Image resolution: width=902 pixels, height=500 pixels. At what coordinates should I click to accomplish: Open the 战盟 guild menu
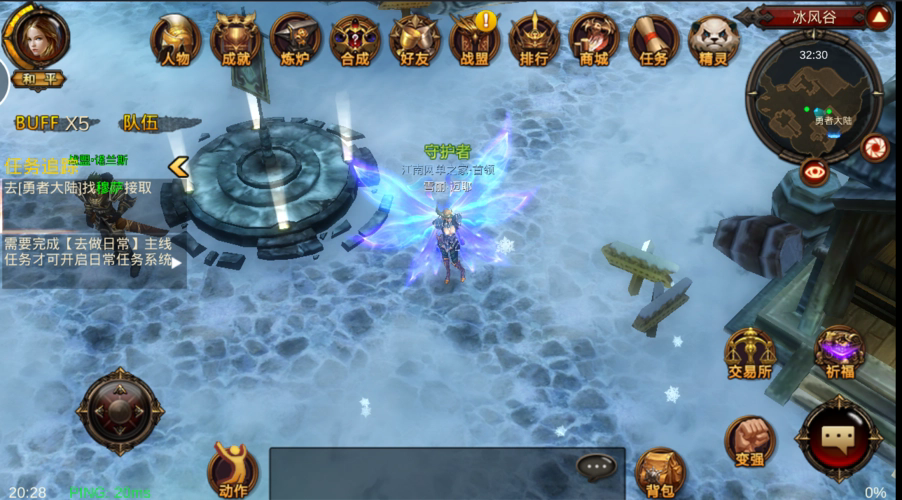(474, 38)
